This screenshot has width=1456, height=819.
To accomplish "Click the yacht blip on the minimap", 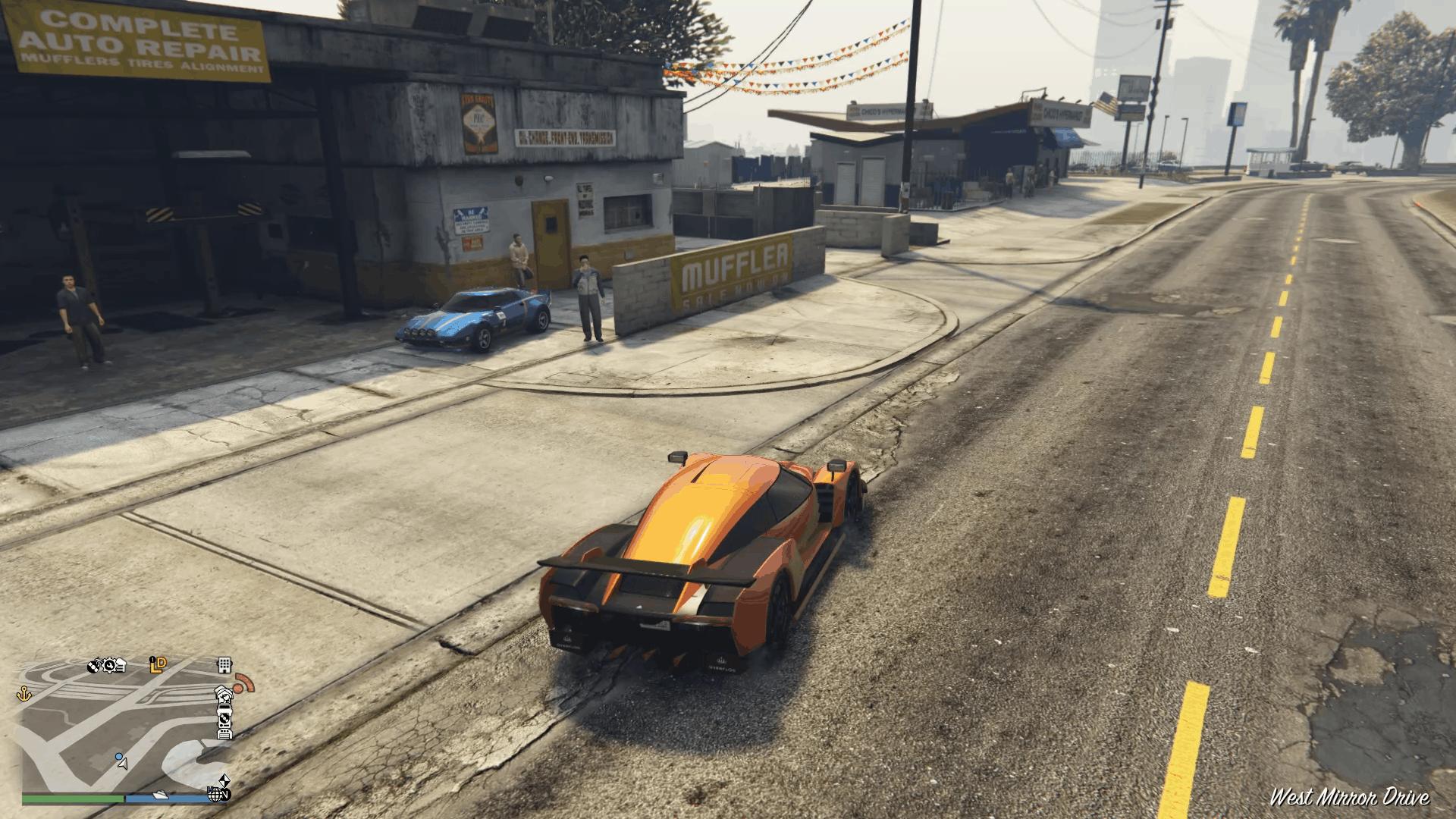I will pos(161,795).
